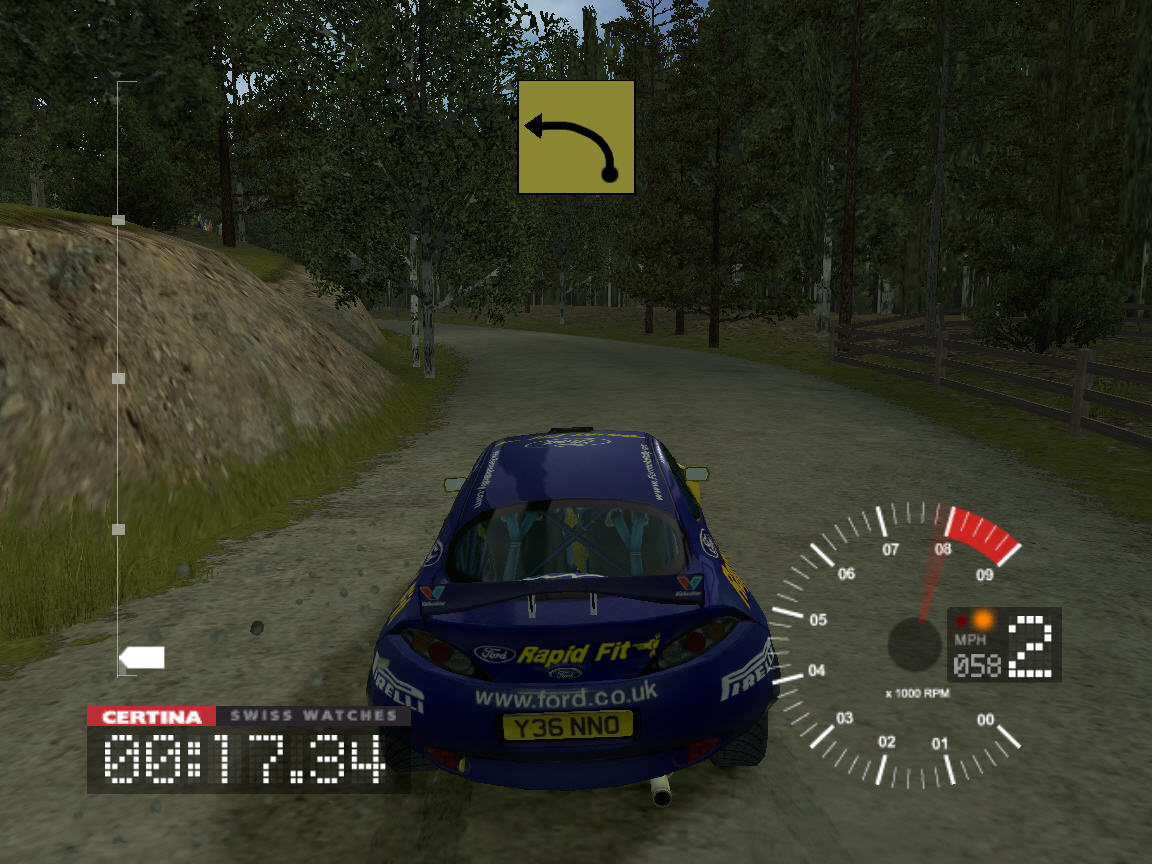Image resolution: width=1152 pixels, height=864 pixels.
Task: Click the Certina Swiss Watches banner
Action: [248, 716]
